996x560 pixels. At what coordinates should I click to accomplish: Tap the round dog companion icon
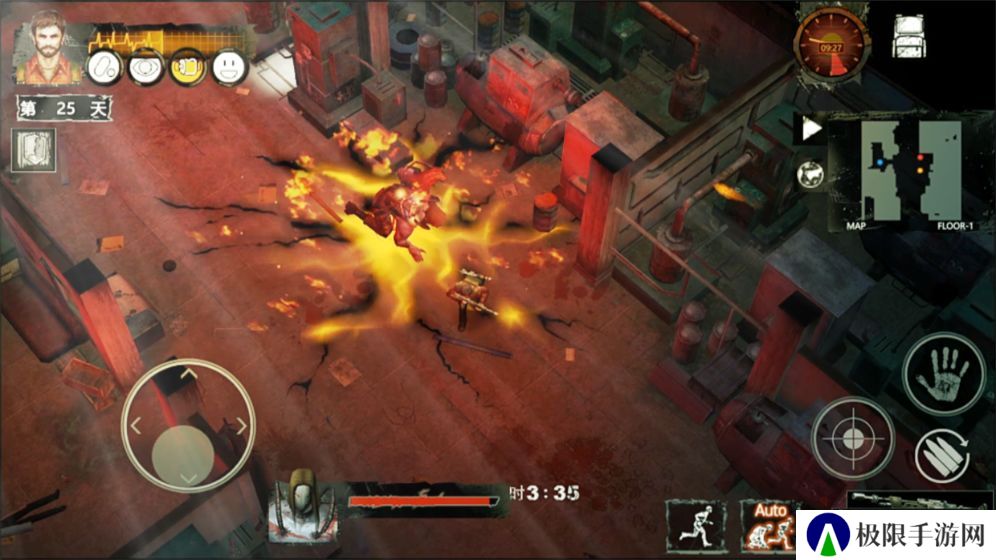click(811, 173)
